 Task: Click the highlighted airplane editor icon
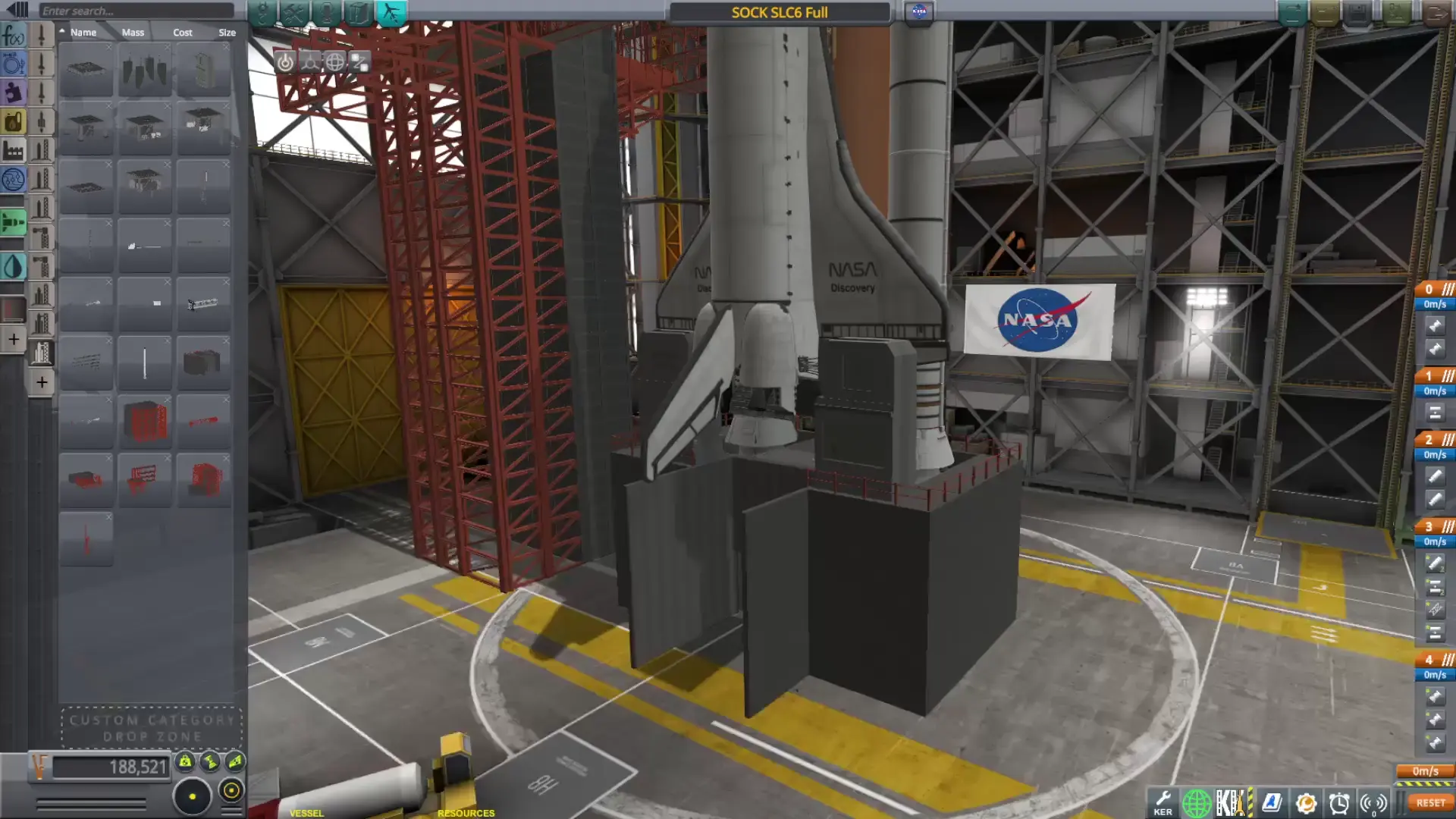[393, 11]
